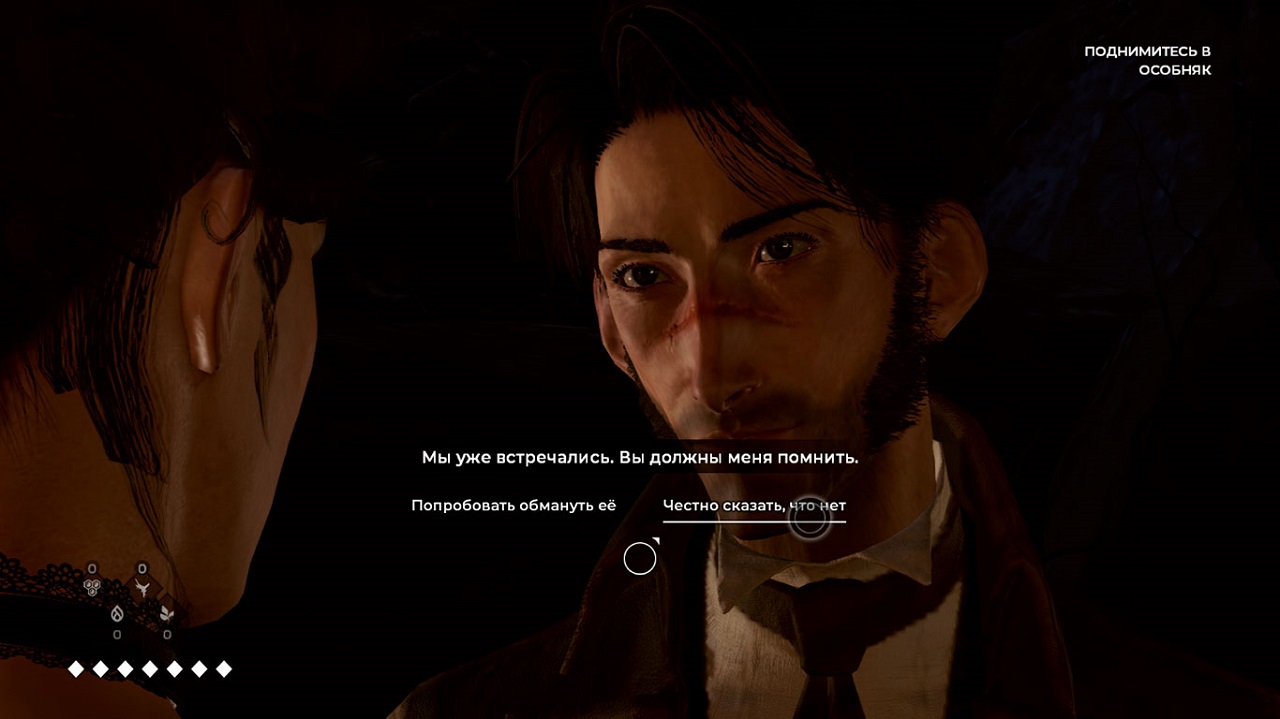The height and width of the screenshot is (719, 1280).
Task: Choose "Попробовать обмануть её" dialogue option
Action: coord(513,506)
